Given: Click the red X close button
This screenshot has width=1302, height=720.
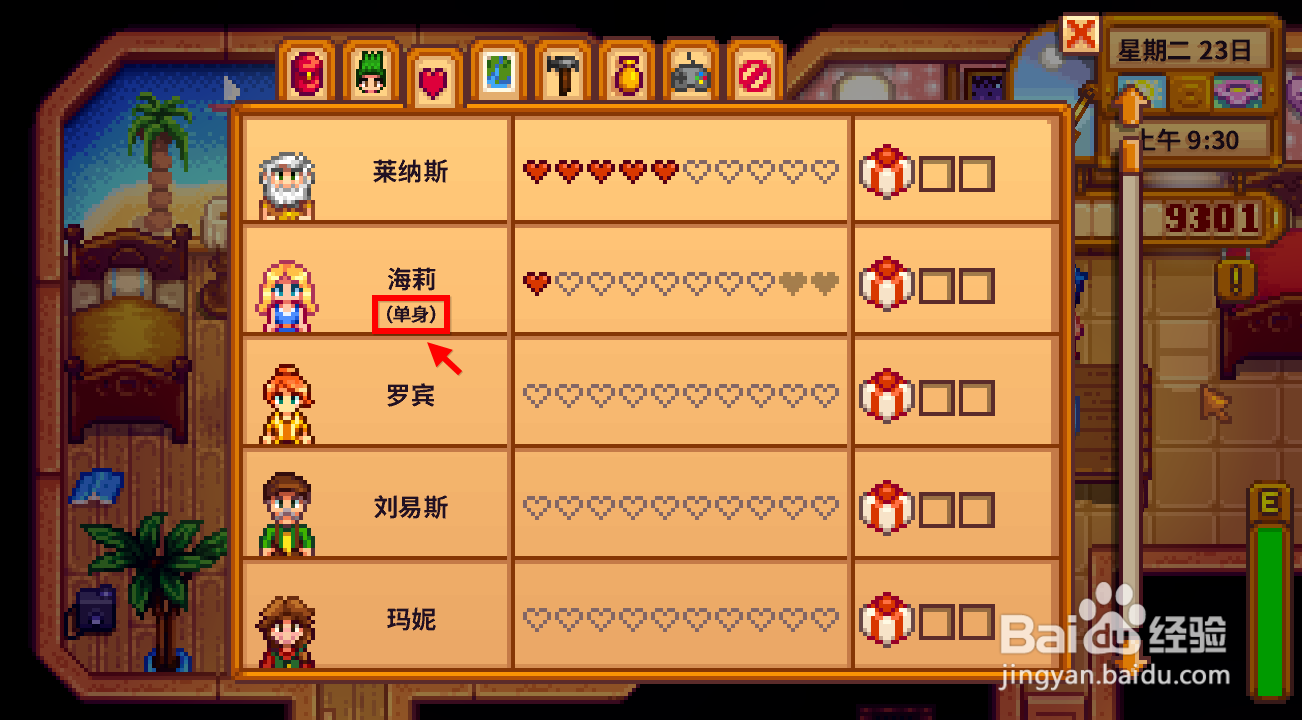Looking at the screenshot, I should pyautogui.click(x=1079, y=33).
